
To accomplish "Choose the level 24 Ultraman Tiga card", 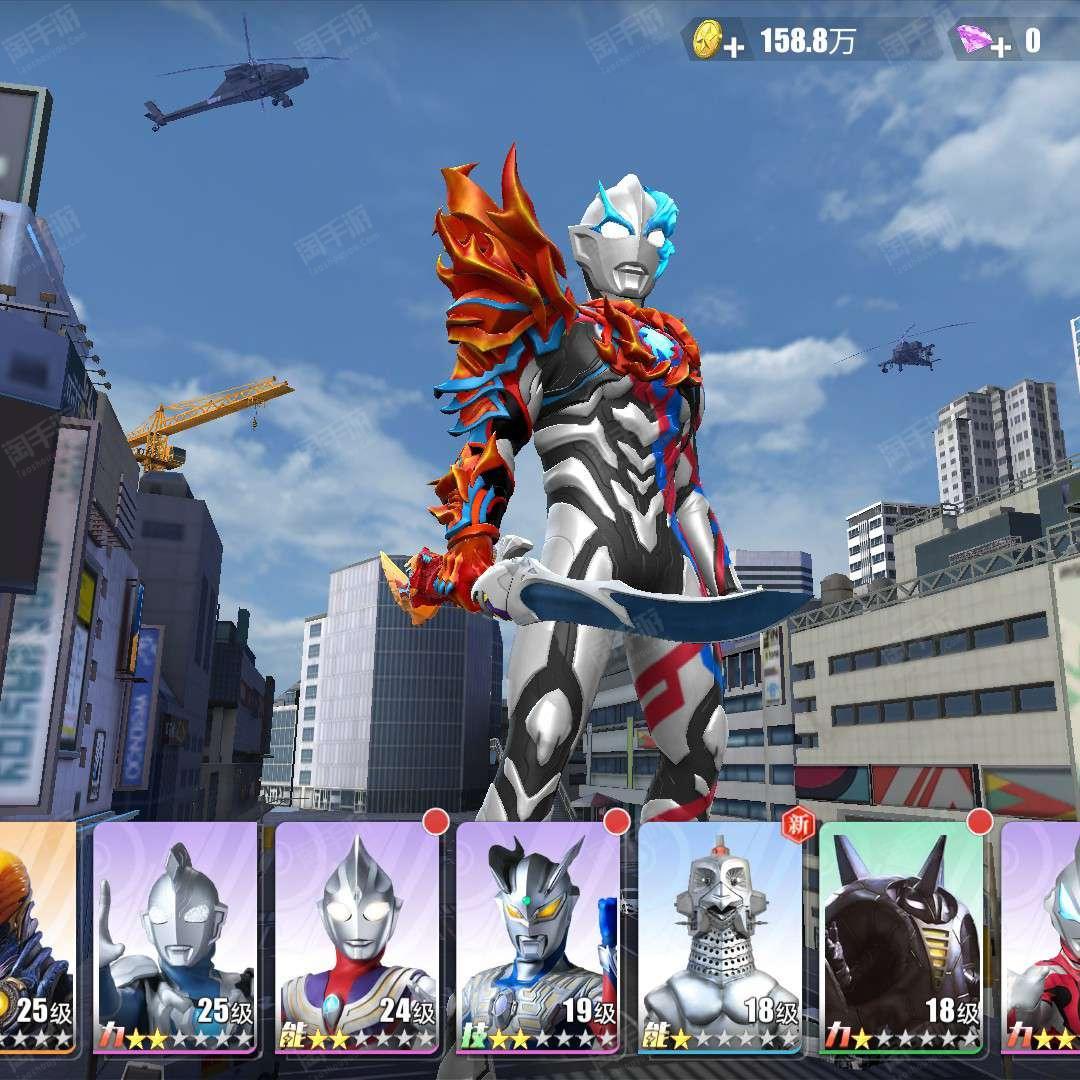I will click(358, 937).
